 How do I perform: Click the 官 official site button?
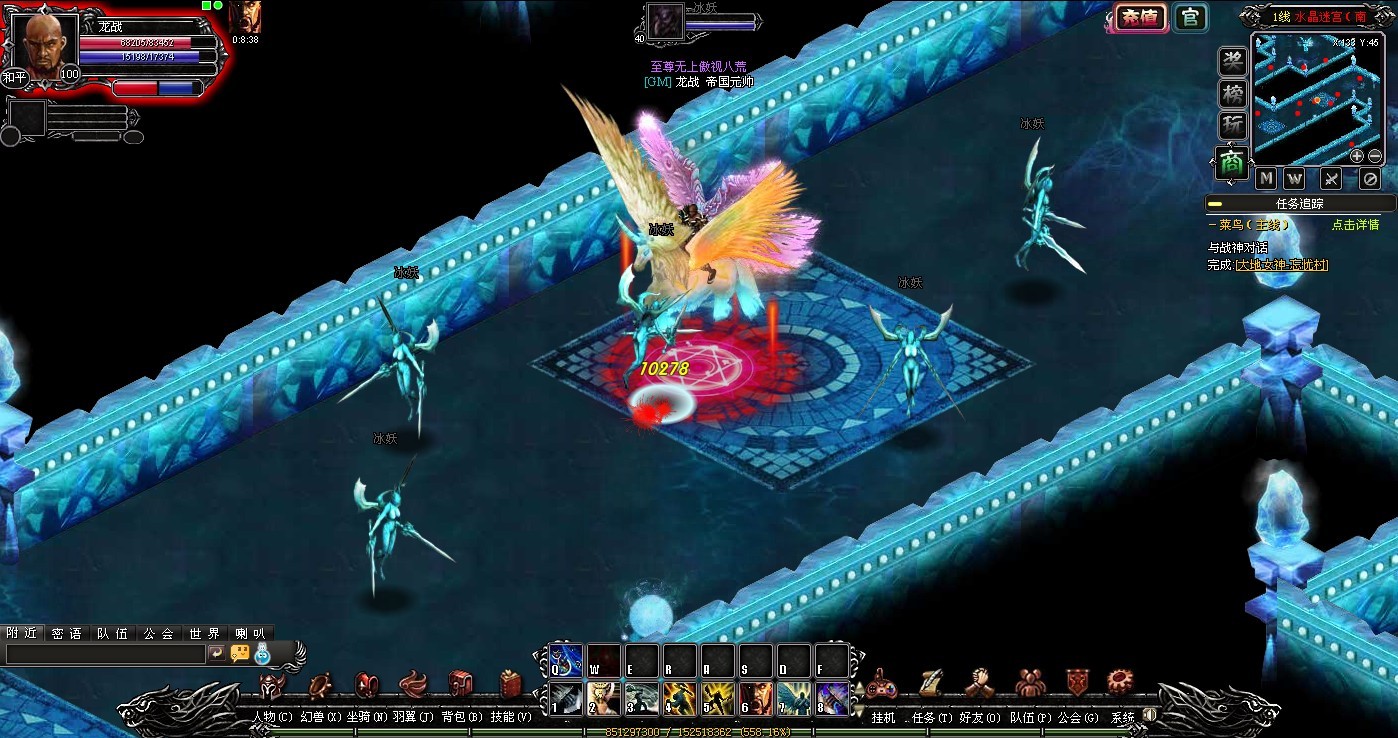[1189, 17]
